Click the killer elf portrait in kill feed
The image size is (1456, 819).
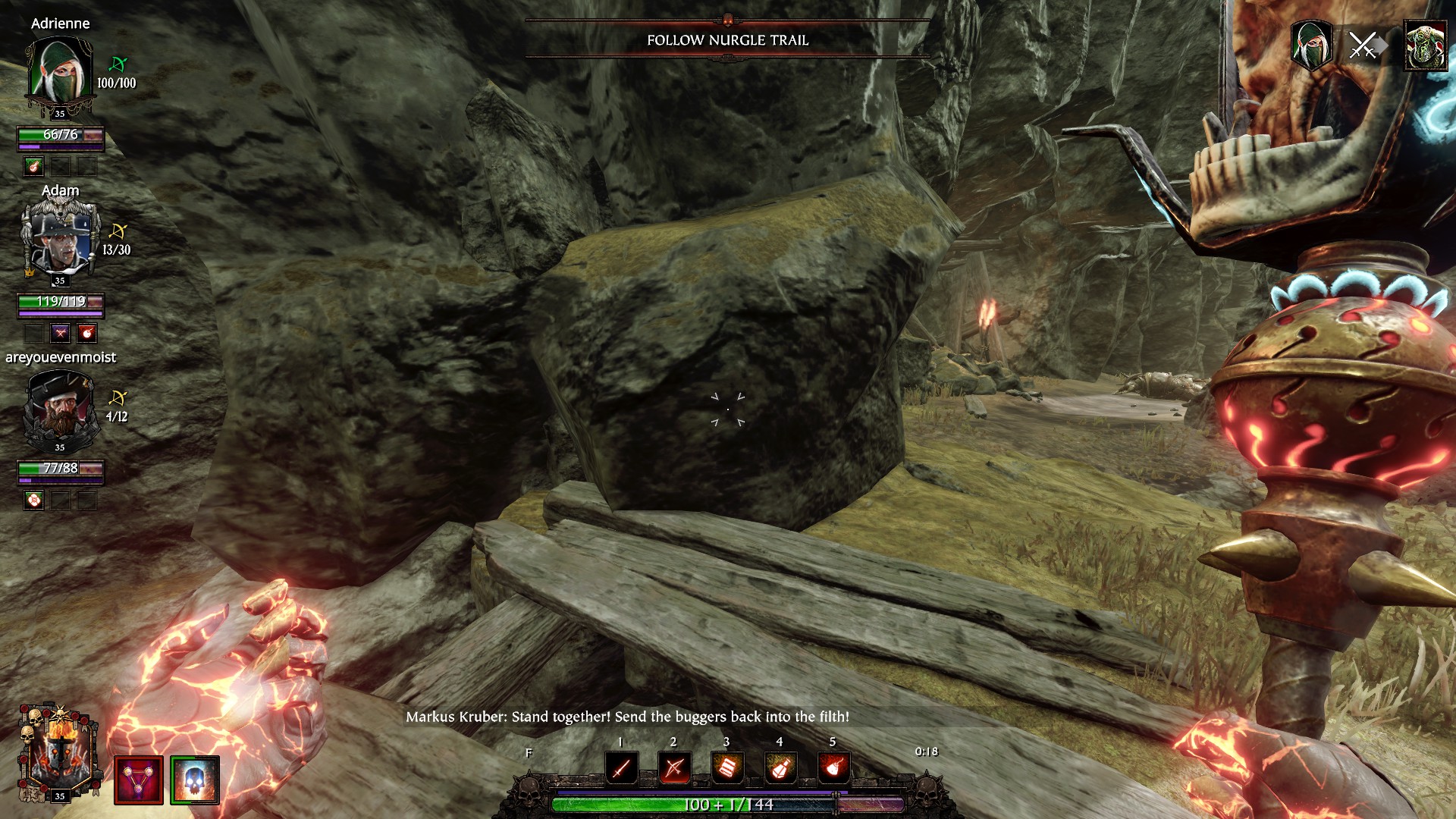tap(1312, 45)
